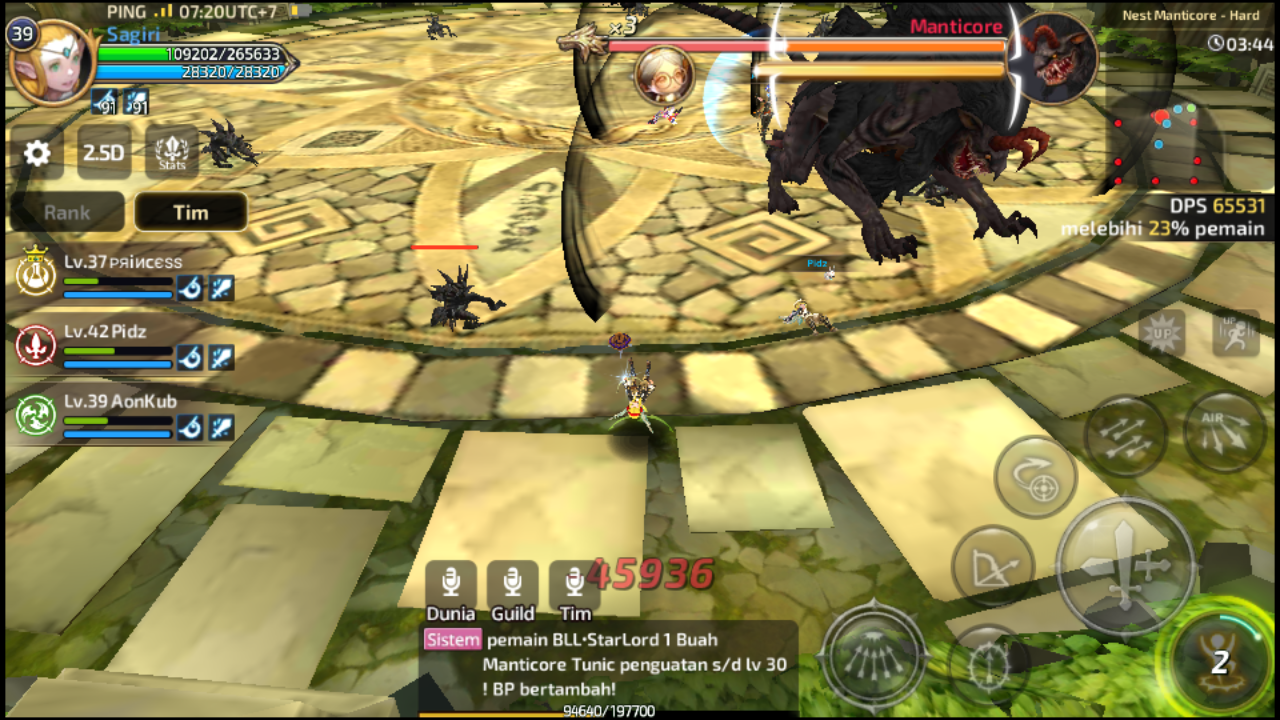Toggle the 2.5D camera view

[105, 152]
